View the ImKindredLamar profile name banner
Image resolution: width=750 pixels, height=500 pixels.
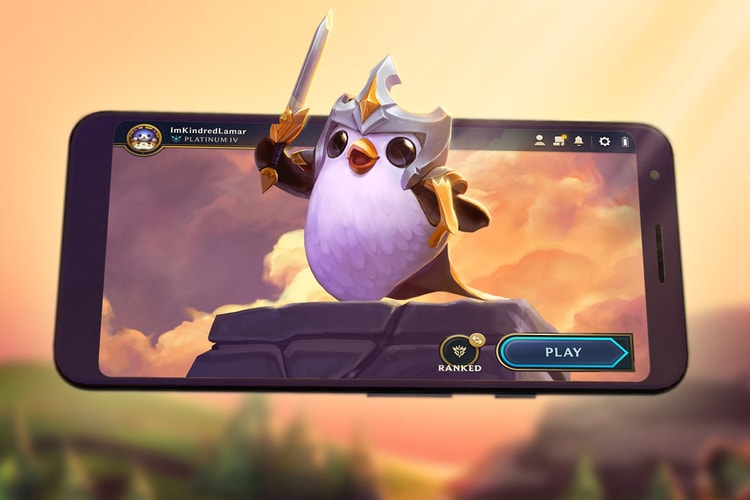point(208,130)
